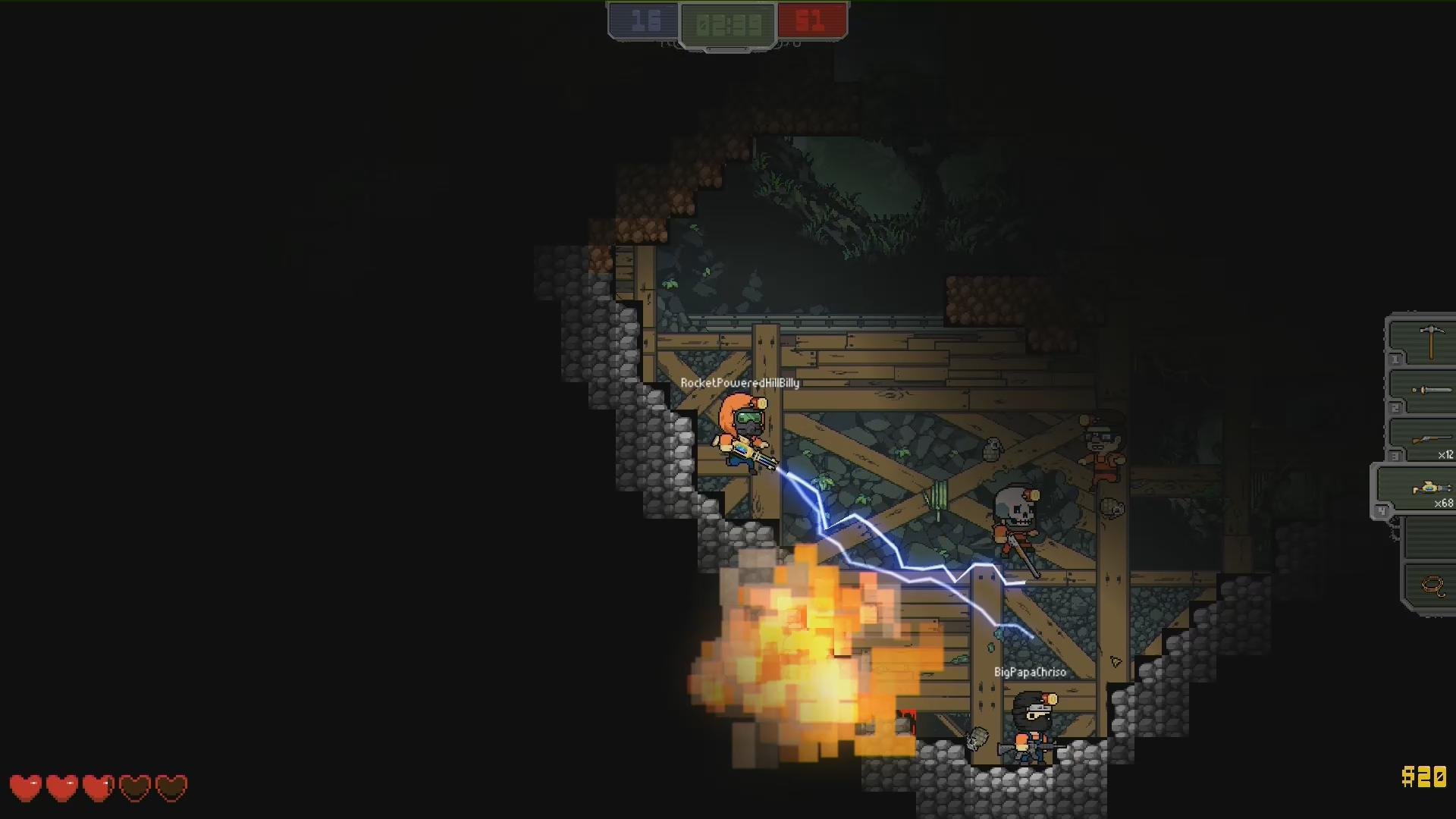The image size is (1456, 819).
Task: Click the BigPapaChriso player nametag
Action: click(1030, 672)
